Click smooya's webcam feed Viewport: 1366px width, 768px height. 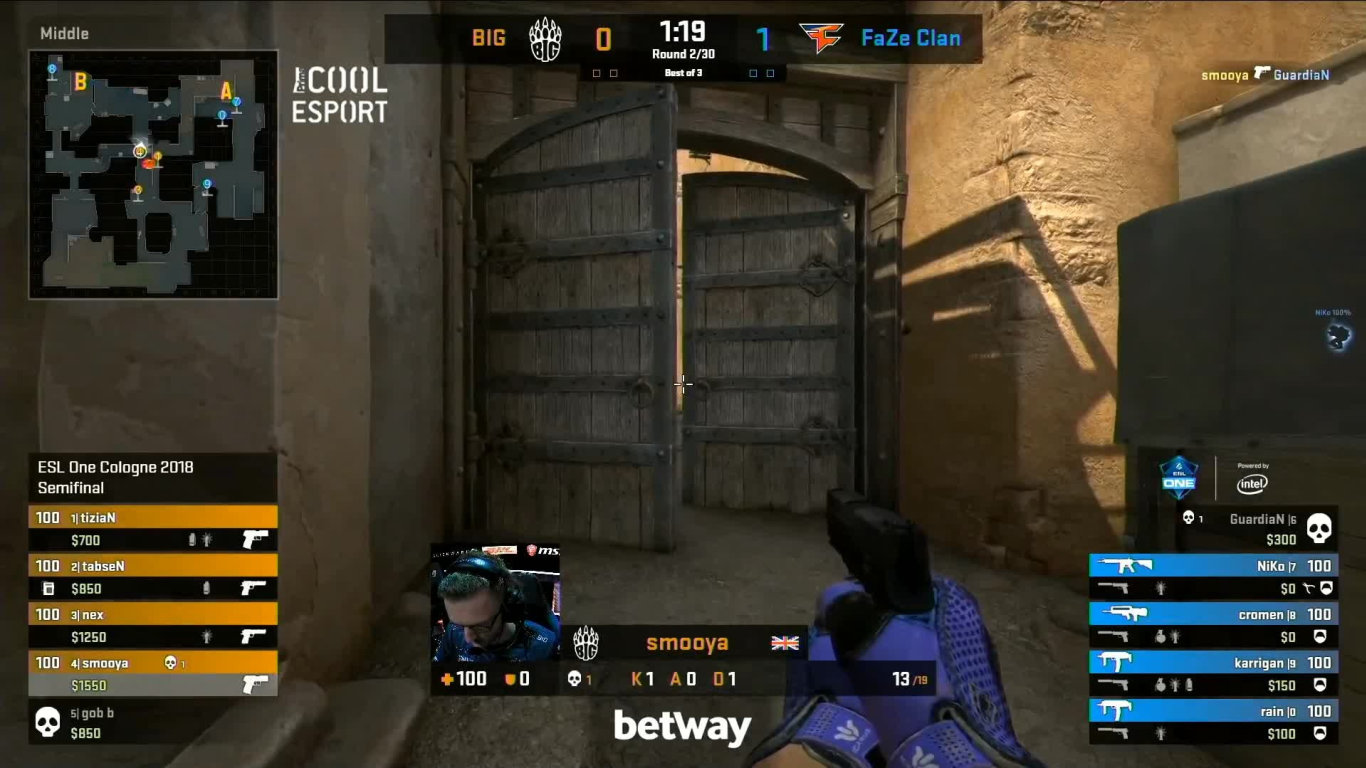coord(495,603)
